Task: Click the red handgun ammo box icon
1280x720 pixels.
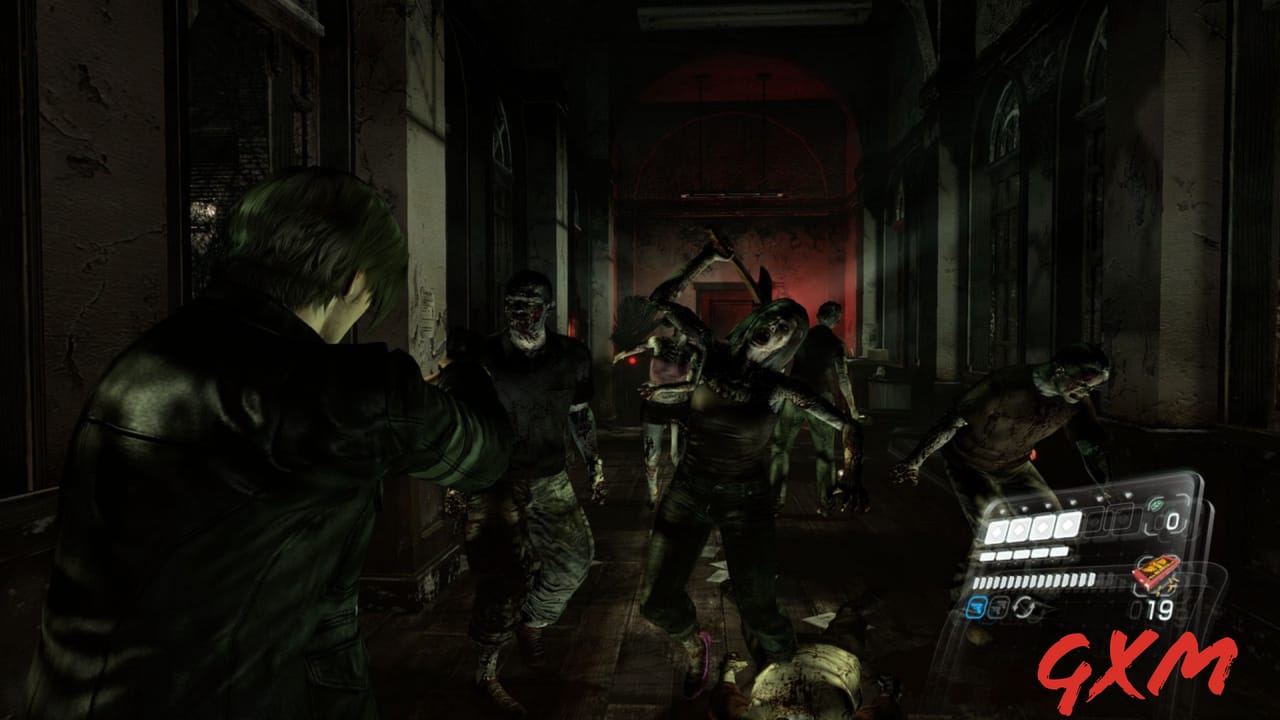Action: coord(1152,572)
